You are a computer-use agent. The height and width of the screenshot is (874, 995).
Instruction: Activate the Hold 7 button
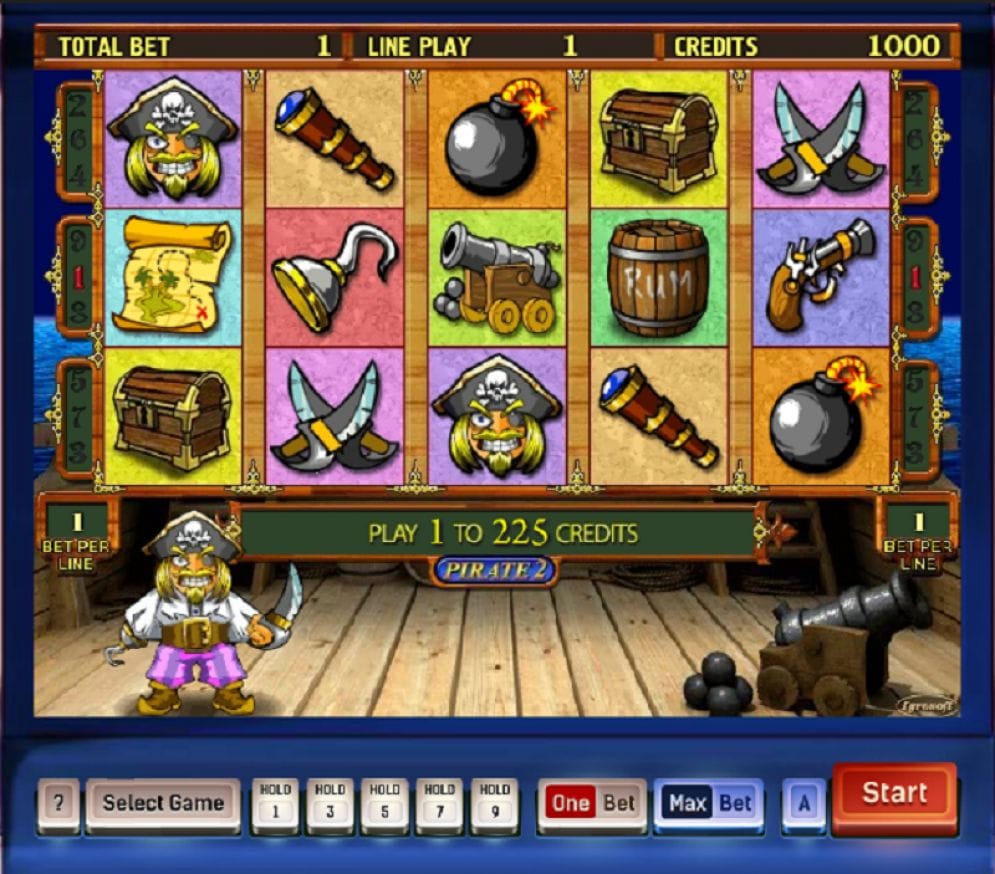[x=440, y=804]
